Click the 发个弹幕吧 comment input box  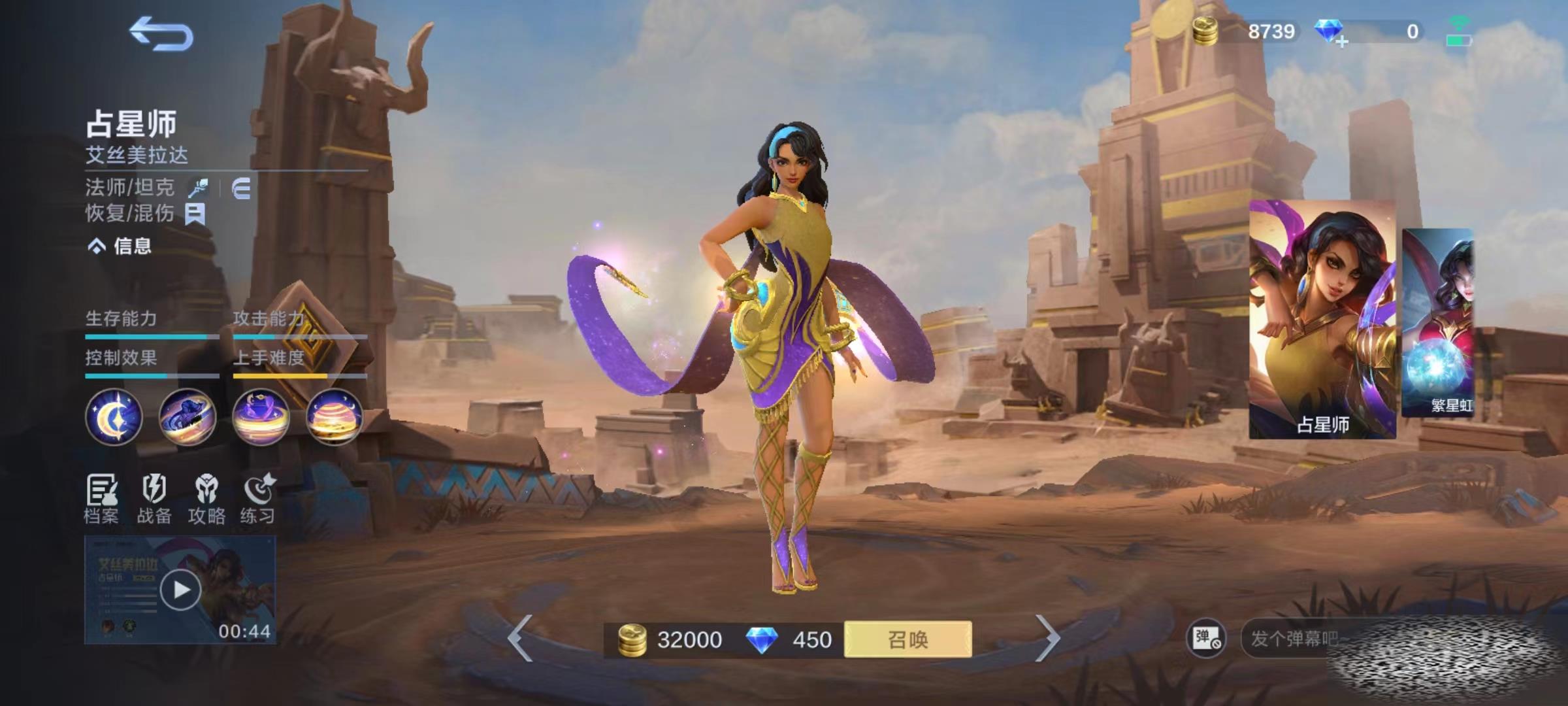pyautogui.click(x=1294, y=638)
